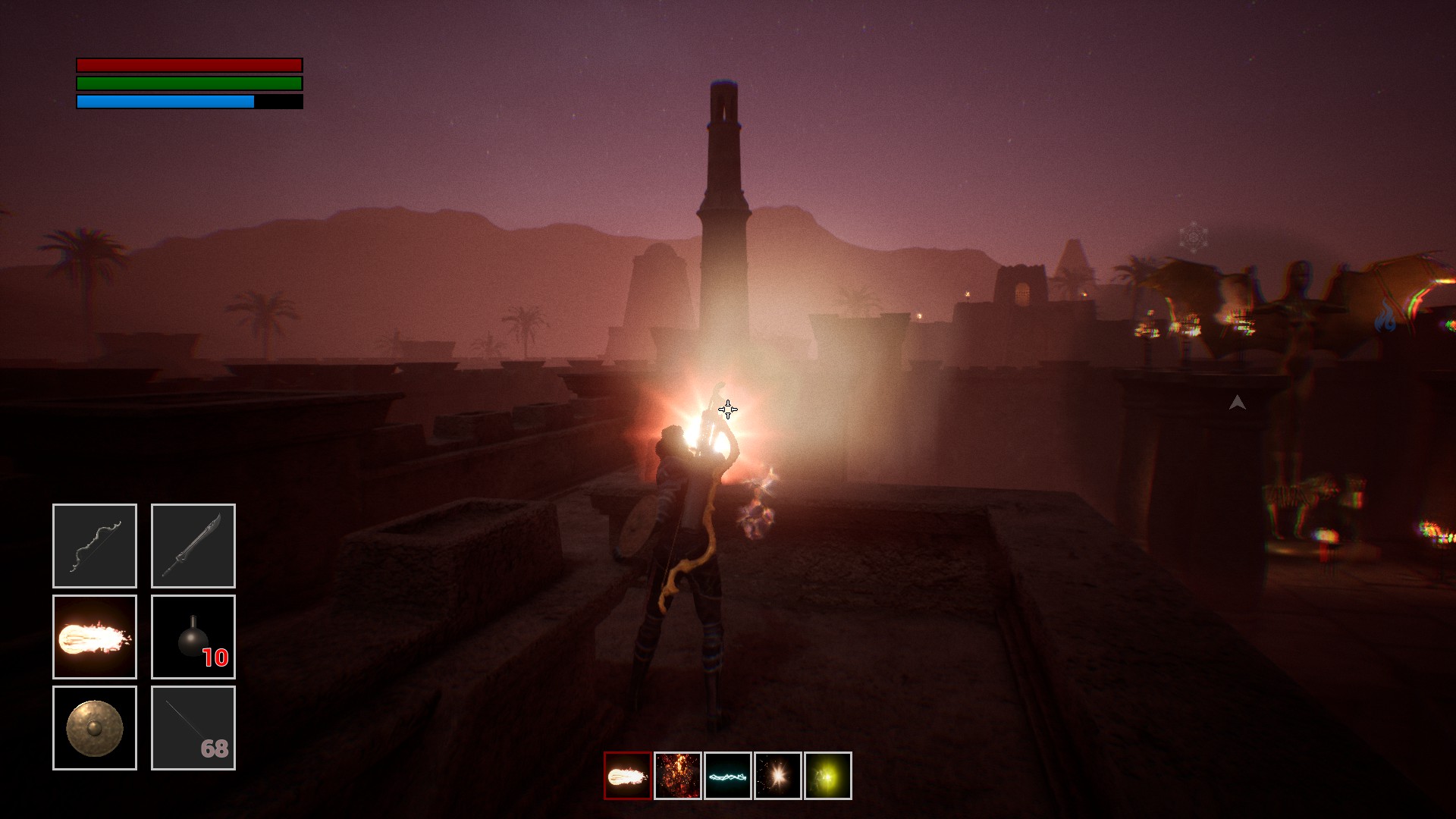Image resolution: width=1456 pixels, height=819 pixels.
Task: Activate the yellow glowing orb spell
Action: (x=828, y=776)
